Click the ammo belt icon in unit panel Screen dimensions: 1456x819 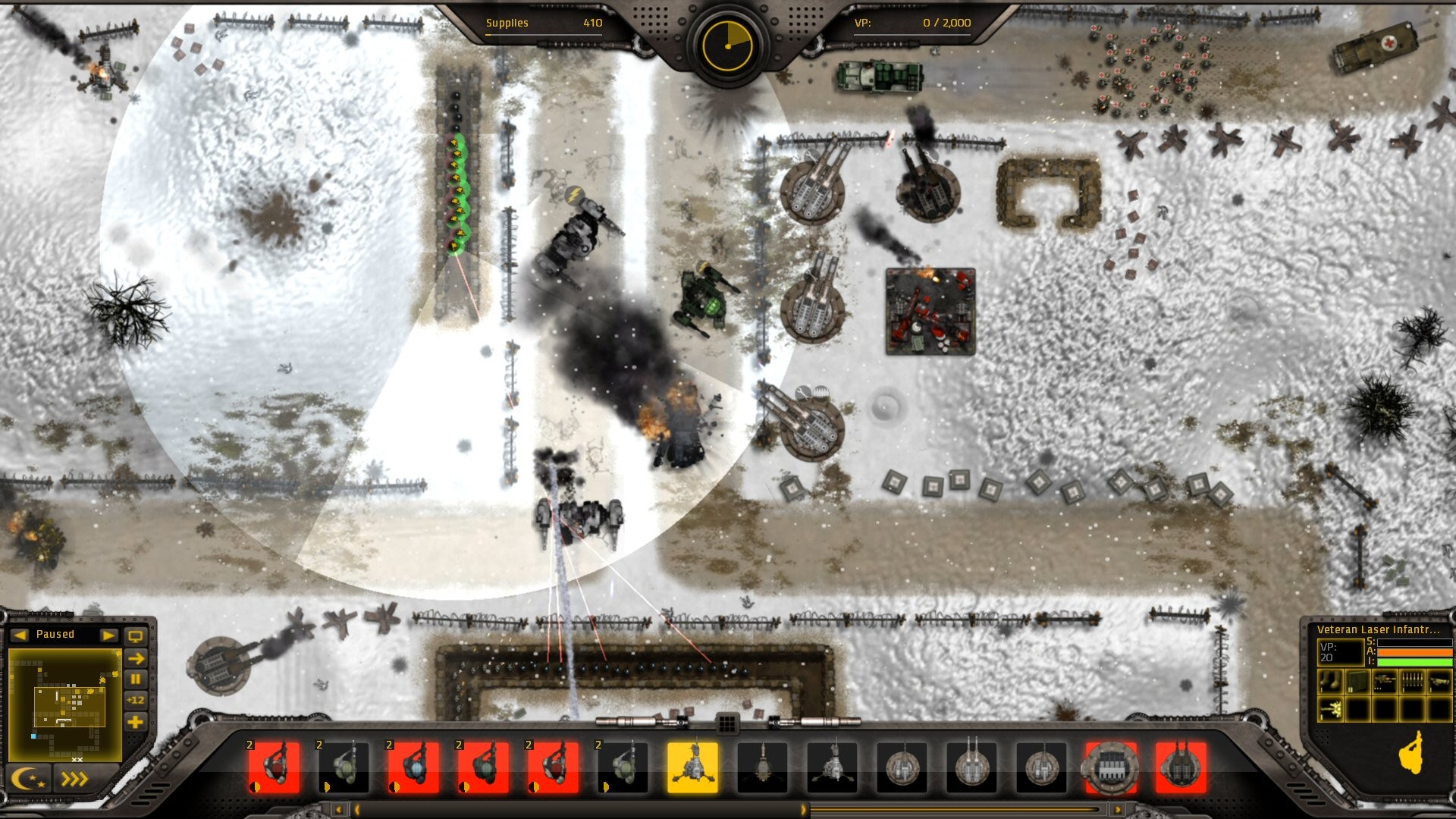pos(1411,681)
